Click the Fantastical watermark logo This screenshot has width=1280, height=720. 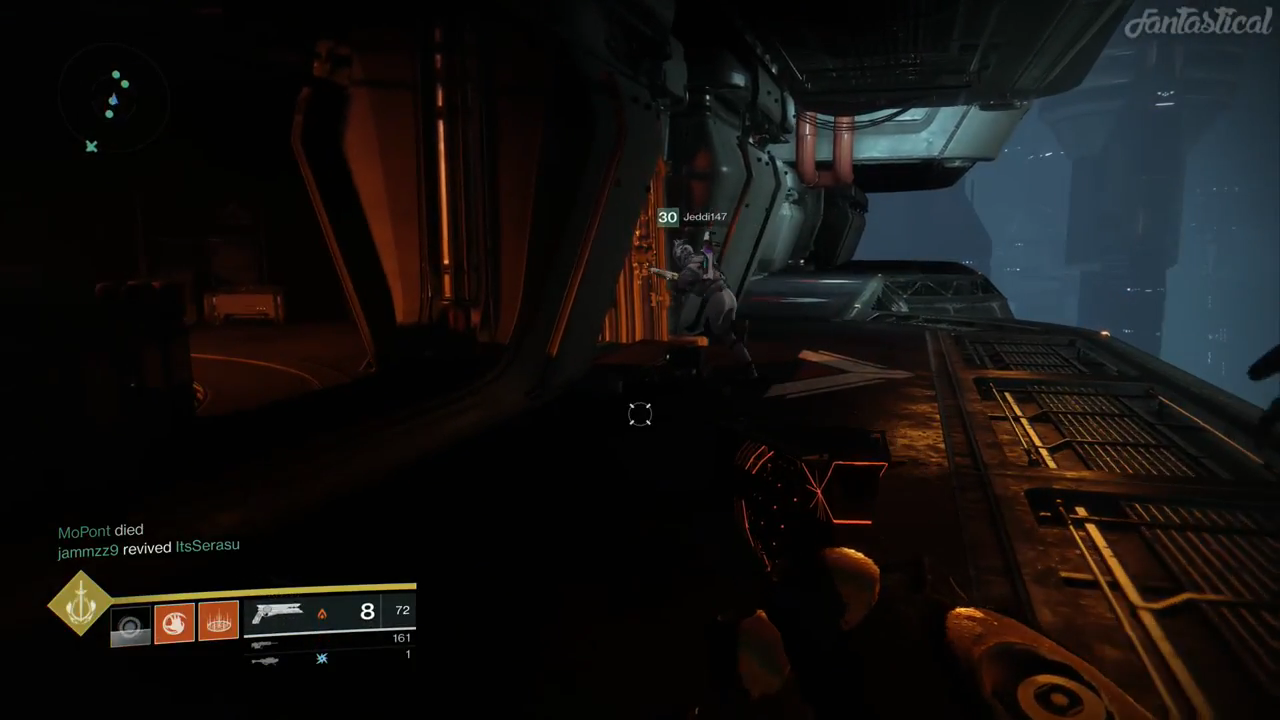[1197, 22]
